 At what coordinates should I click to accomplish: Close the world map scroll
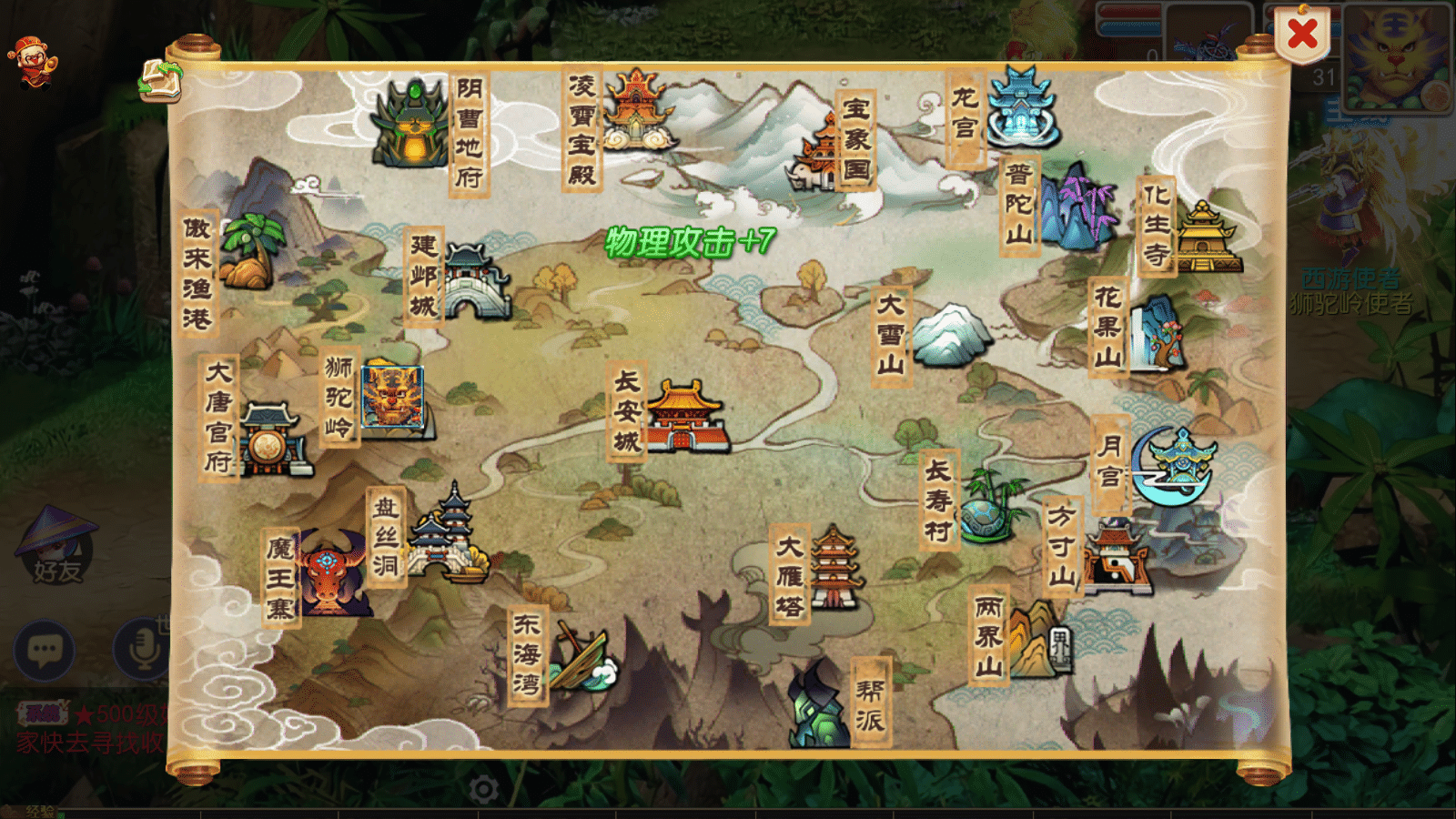point(1302,35)
